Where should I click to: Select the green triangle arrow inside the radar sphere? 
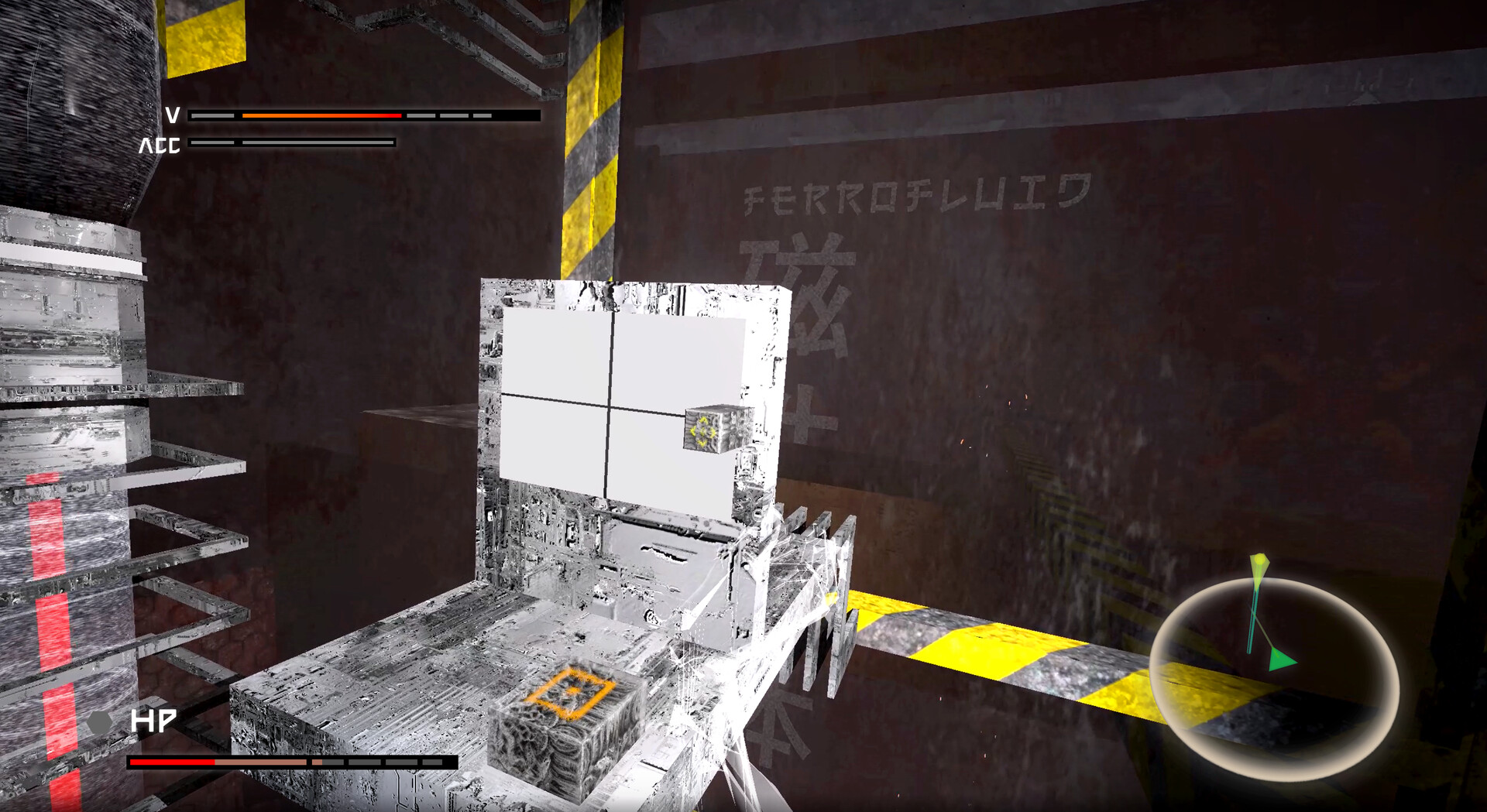pos(1283,663)
